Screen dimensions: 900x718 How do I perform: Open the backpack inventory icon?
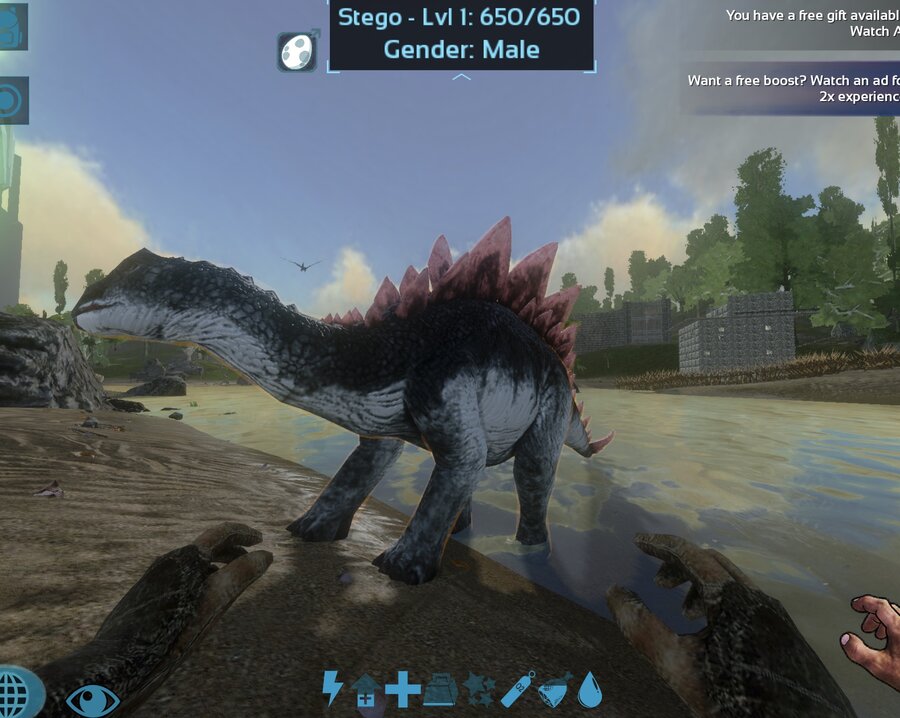coord(13,27)
